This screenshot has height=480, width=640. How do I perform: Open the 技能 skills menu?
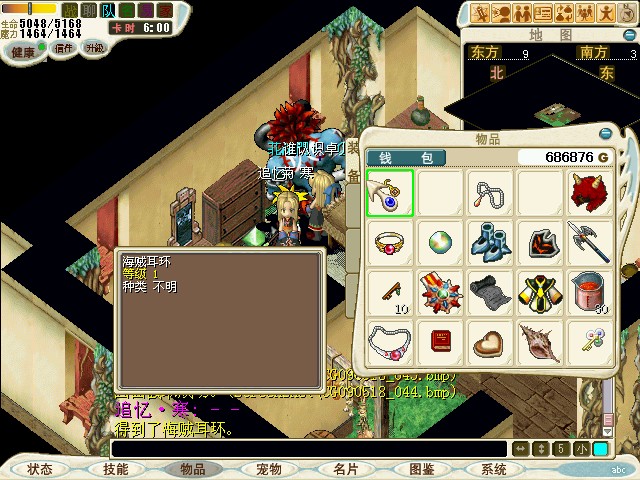pyautogui.click(x=116, y=469)
